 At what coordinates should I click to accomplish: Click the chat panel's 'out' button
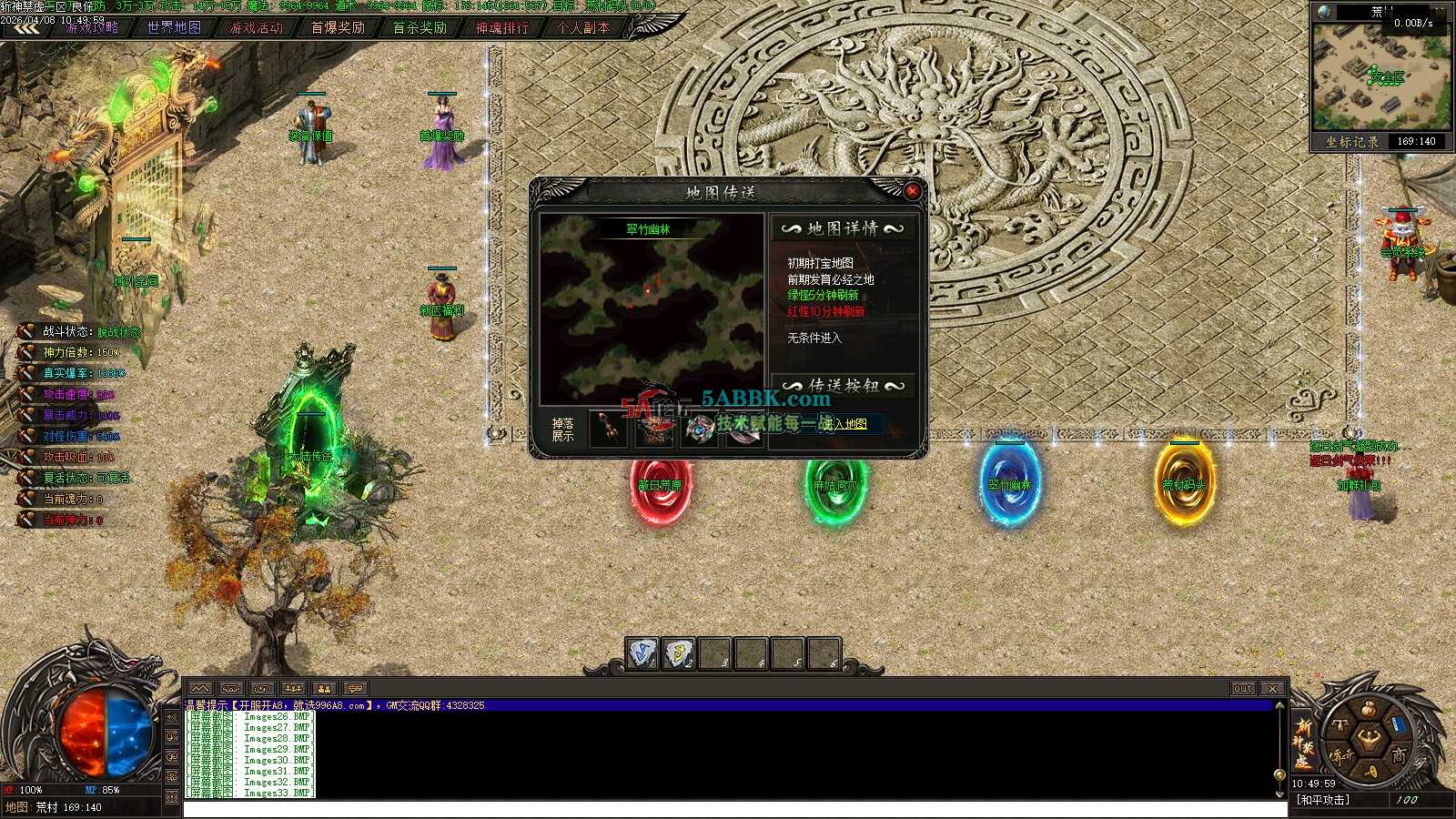point(1243,689)
